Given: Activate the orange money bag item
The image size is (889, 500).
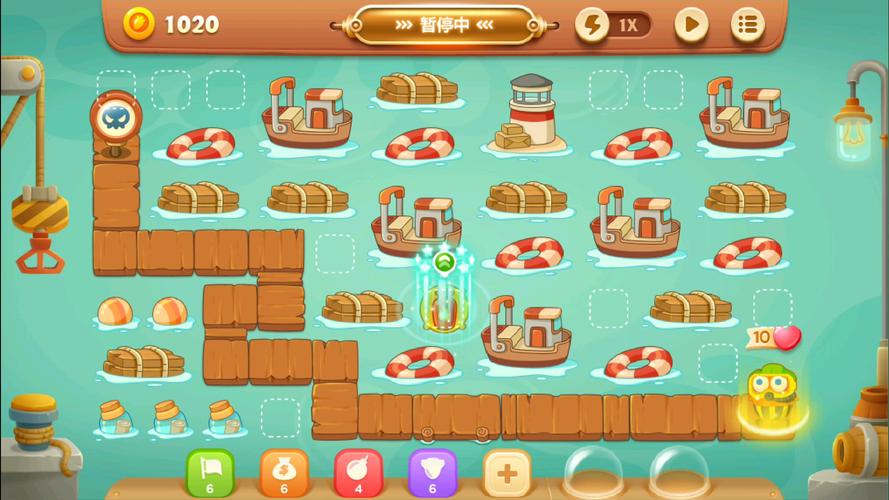Looking at the screenshot, I should (x=284, y=472).
